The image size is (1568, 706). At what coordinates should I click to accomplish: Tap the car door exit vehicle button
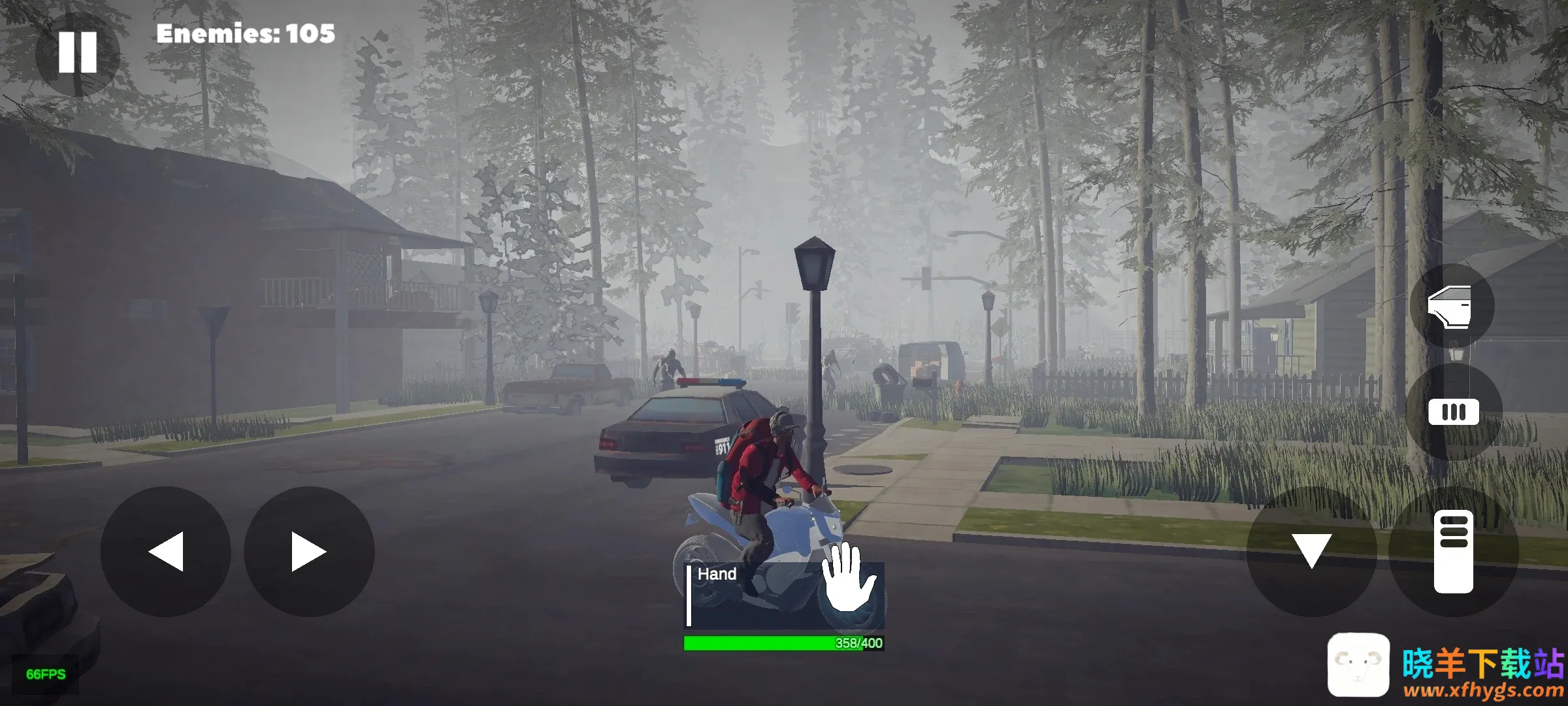point(1451,306)
